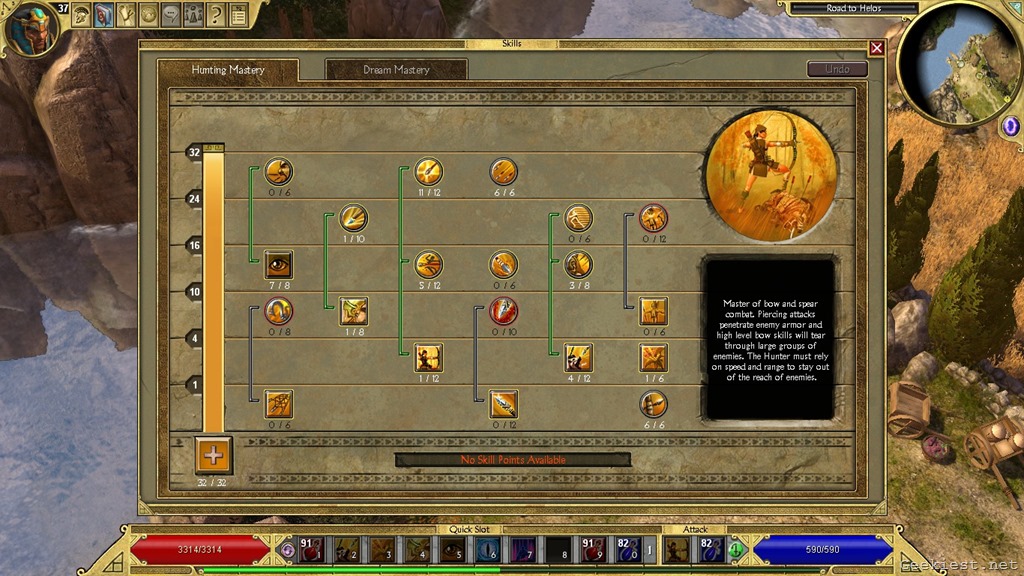Switch to the Dream Mastery tab
The height and width of the screenshot is (576, 1024).
point(396,70)
